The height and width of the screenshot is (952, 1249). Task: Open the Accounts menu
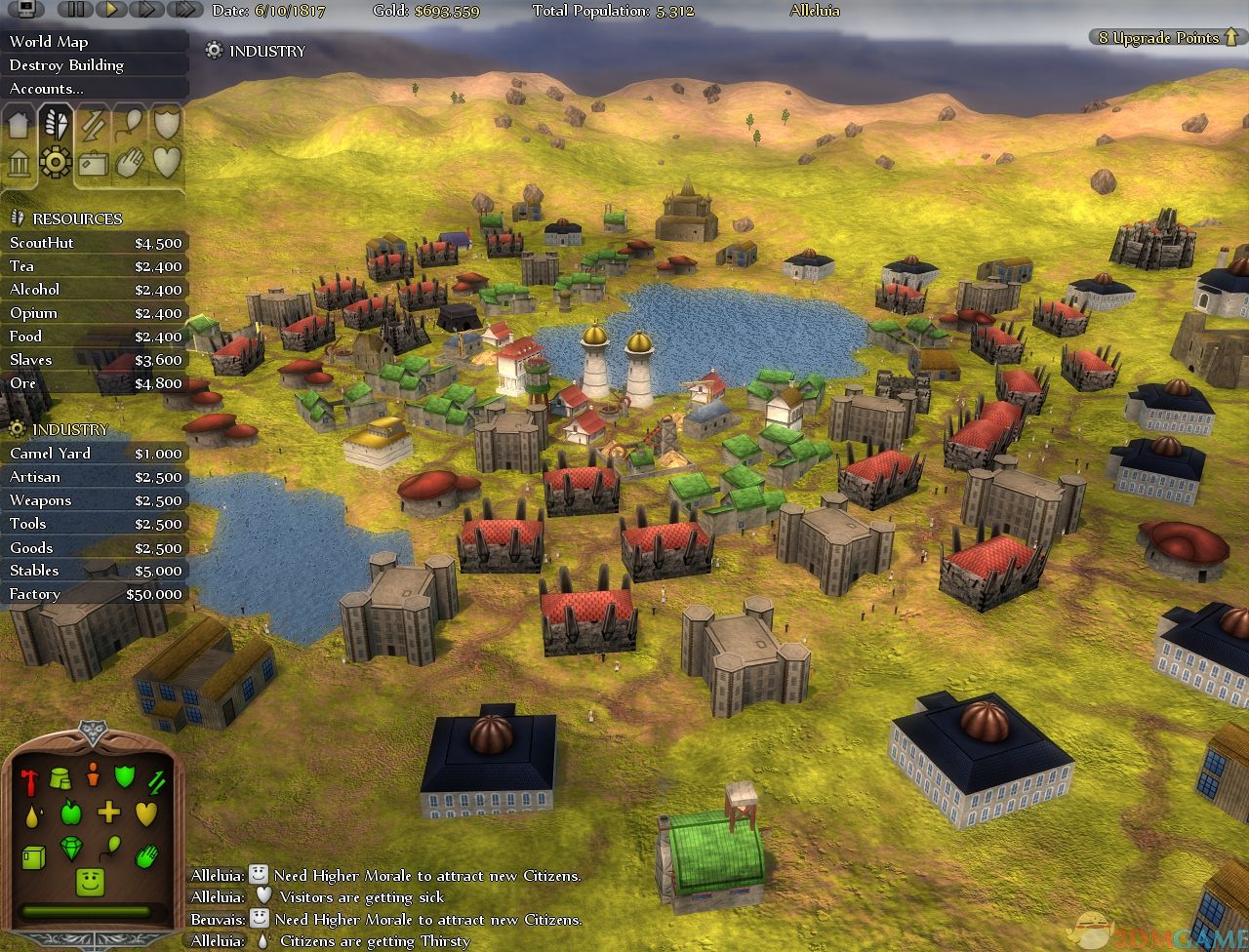click(x=47, y=89)
